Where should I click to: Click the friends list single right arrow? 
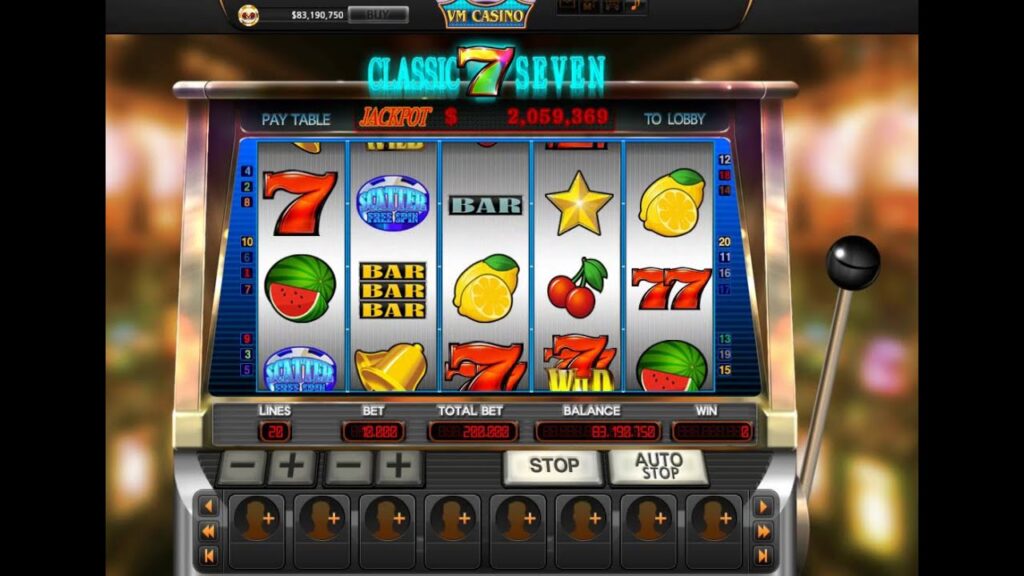(763, 507)
